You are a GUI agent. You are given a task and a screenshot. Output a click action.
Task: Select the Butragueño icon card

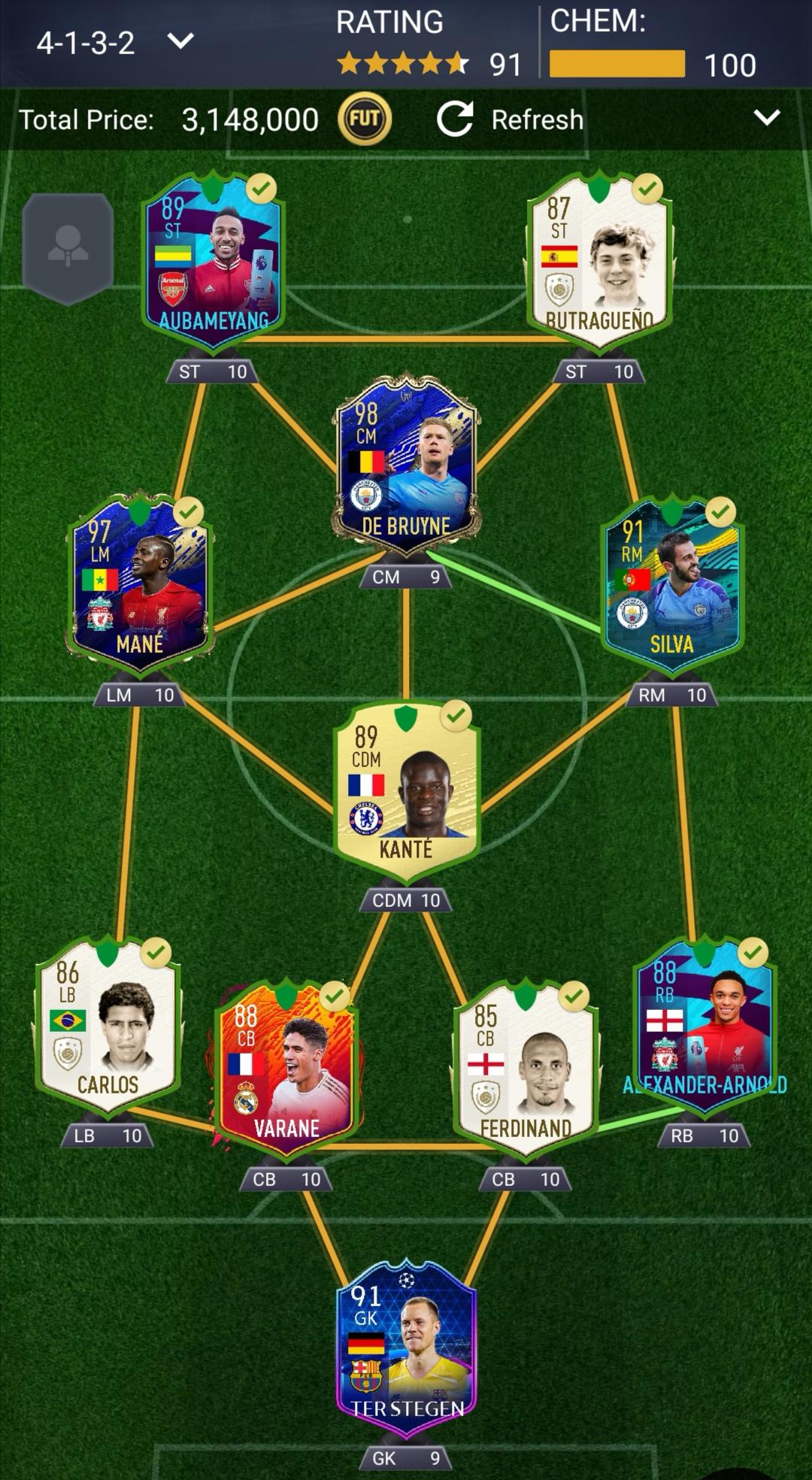(599, 259)
